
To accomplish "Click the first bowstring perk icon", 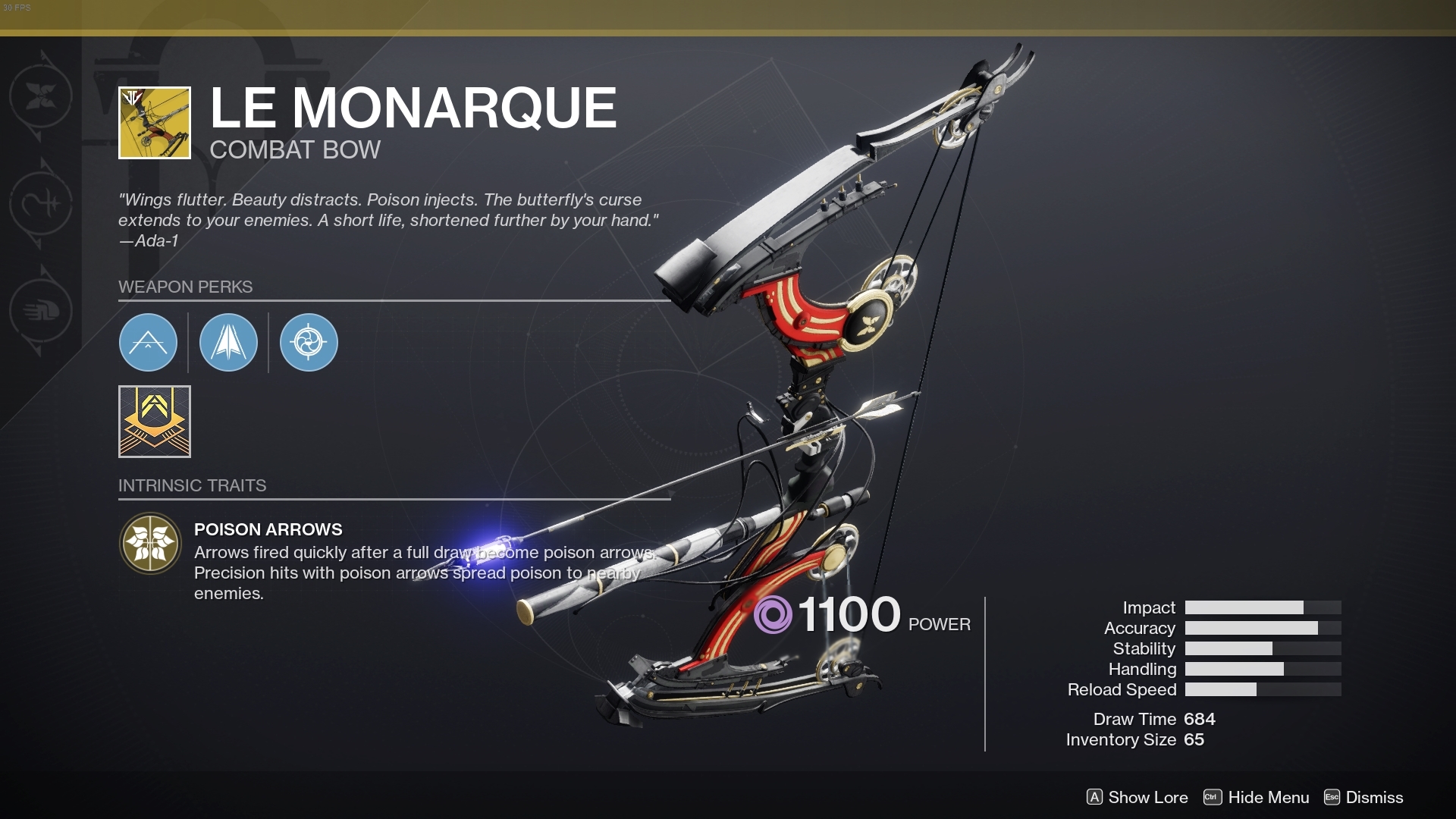I will (x=148, y=343).
